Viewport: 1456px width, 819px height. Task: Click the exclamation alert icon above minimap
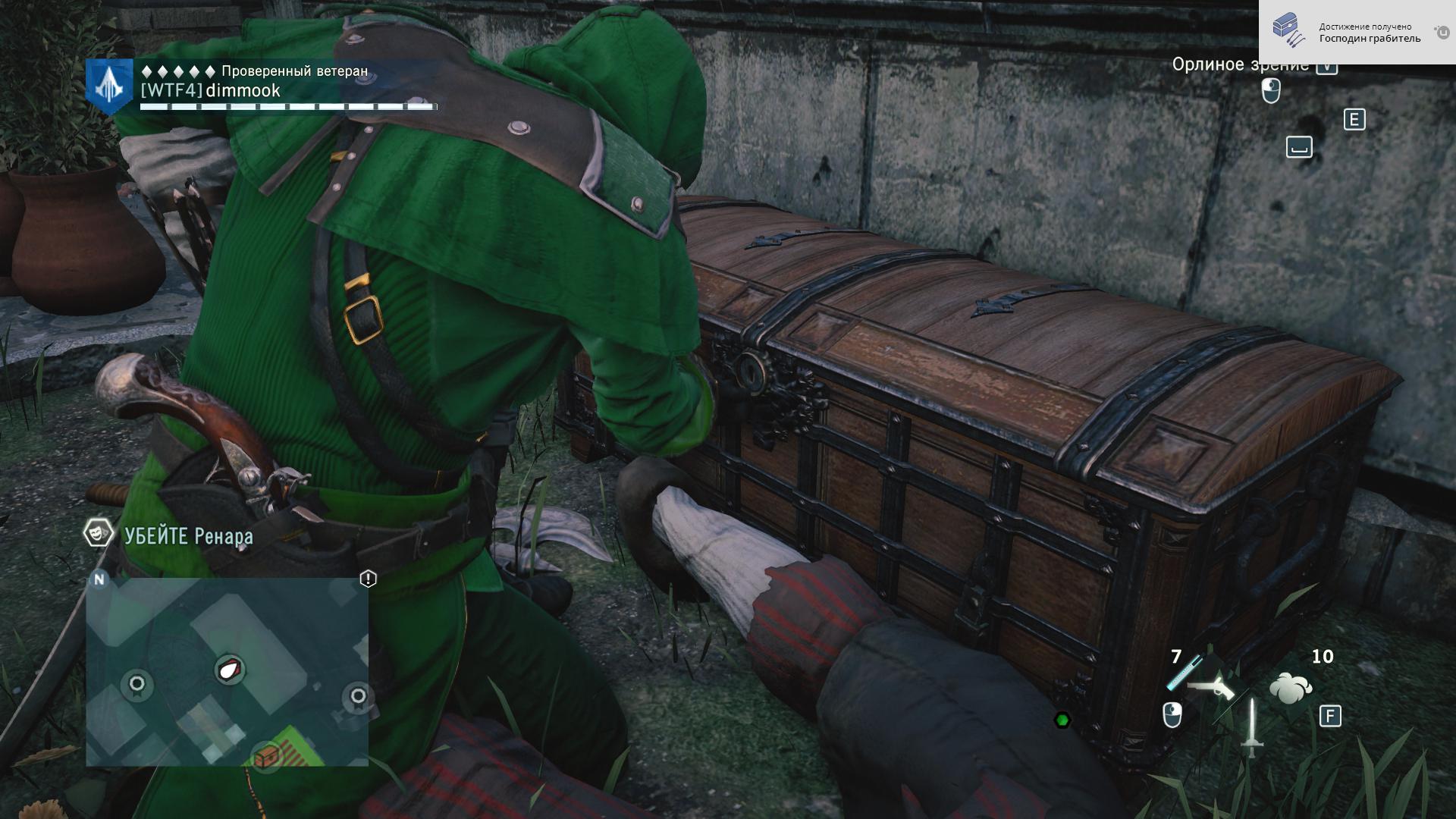point(368,579)
